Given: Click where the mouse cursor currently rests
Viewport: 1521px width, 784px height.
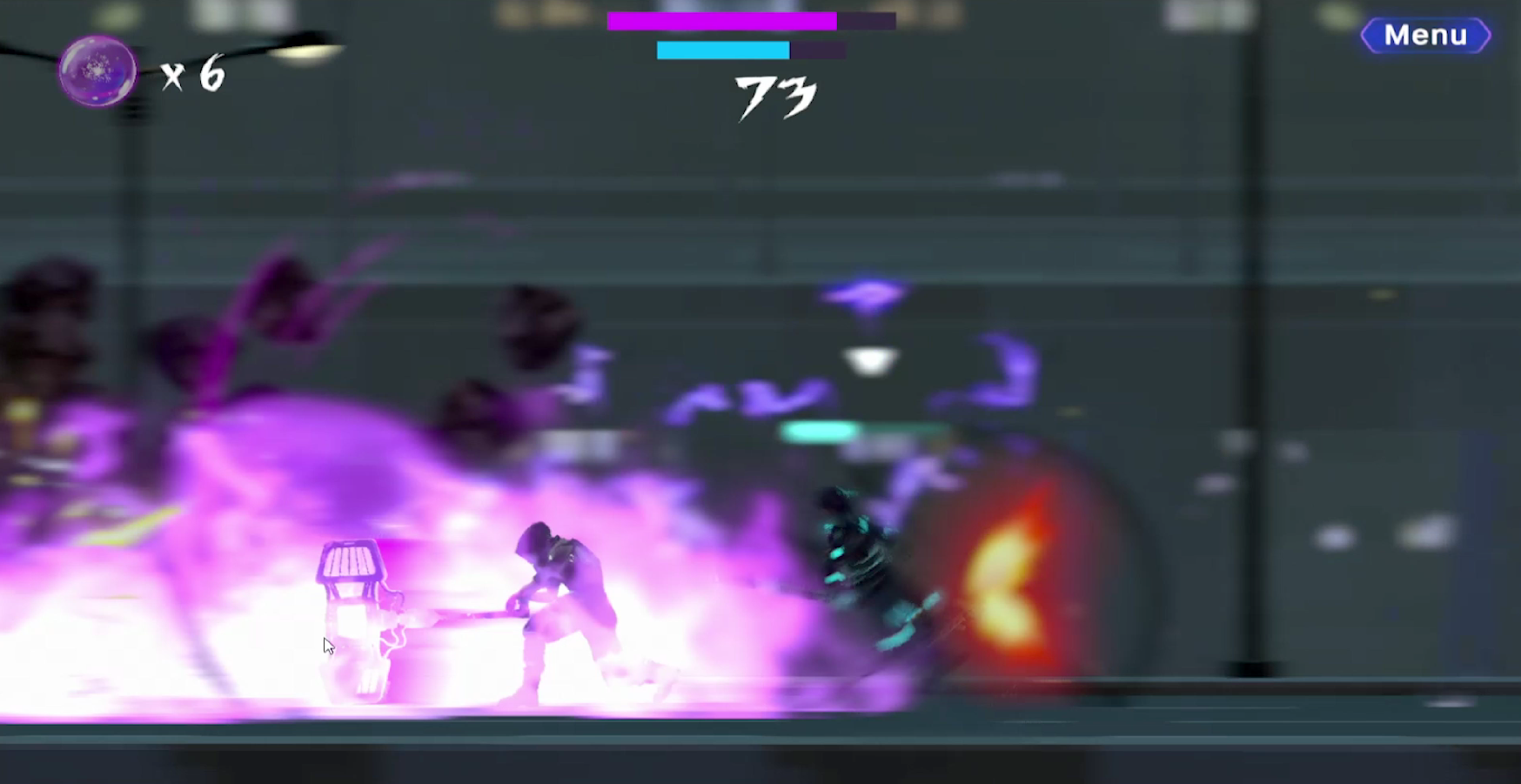Looking at the screenshot, I should click(329, 644).
